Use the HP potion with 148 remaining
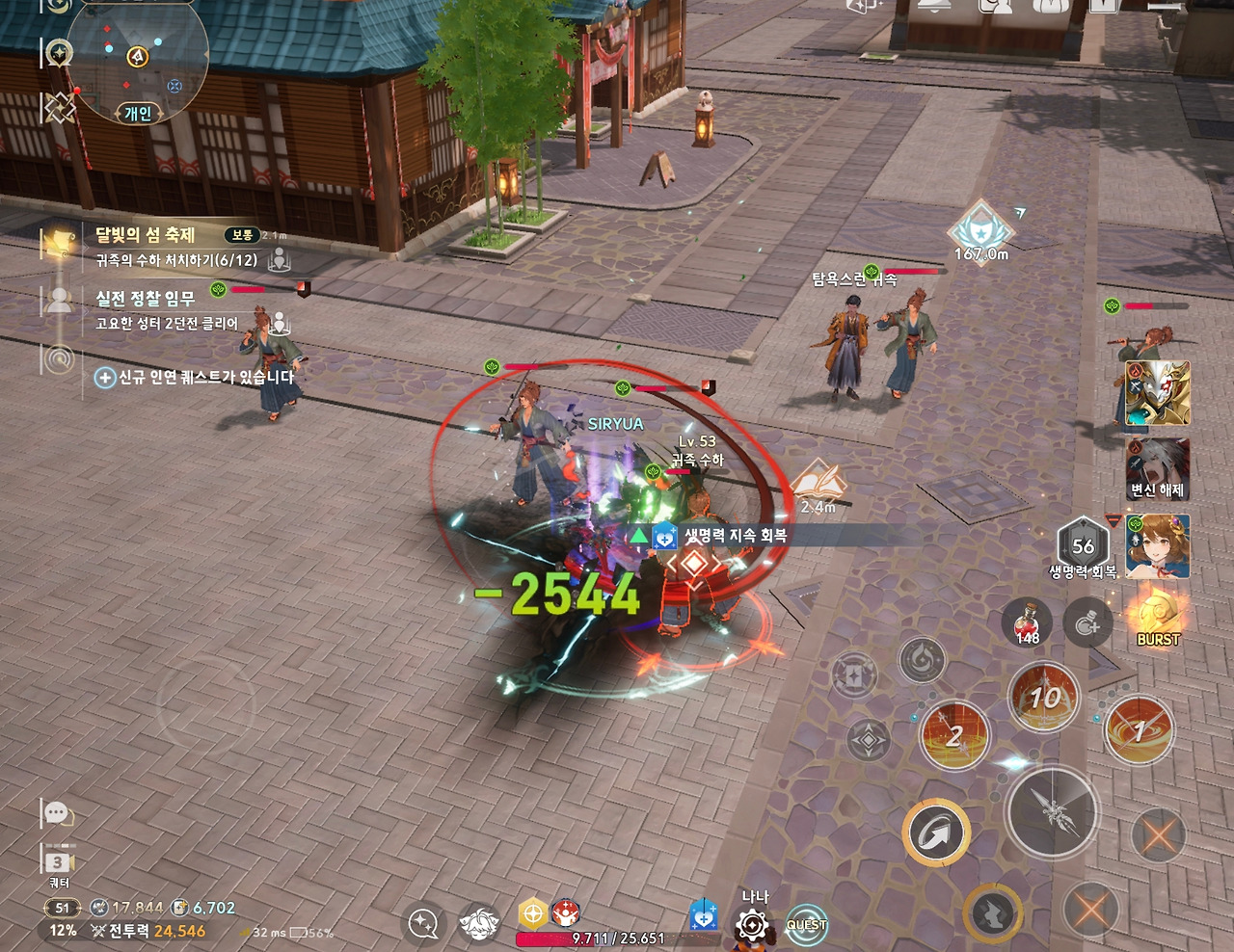 [1029, 621]
